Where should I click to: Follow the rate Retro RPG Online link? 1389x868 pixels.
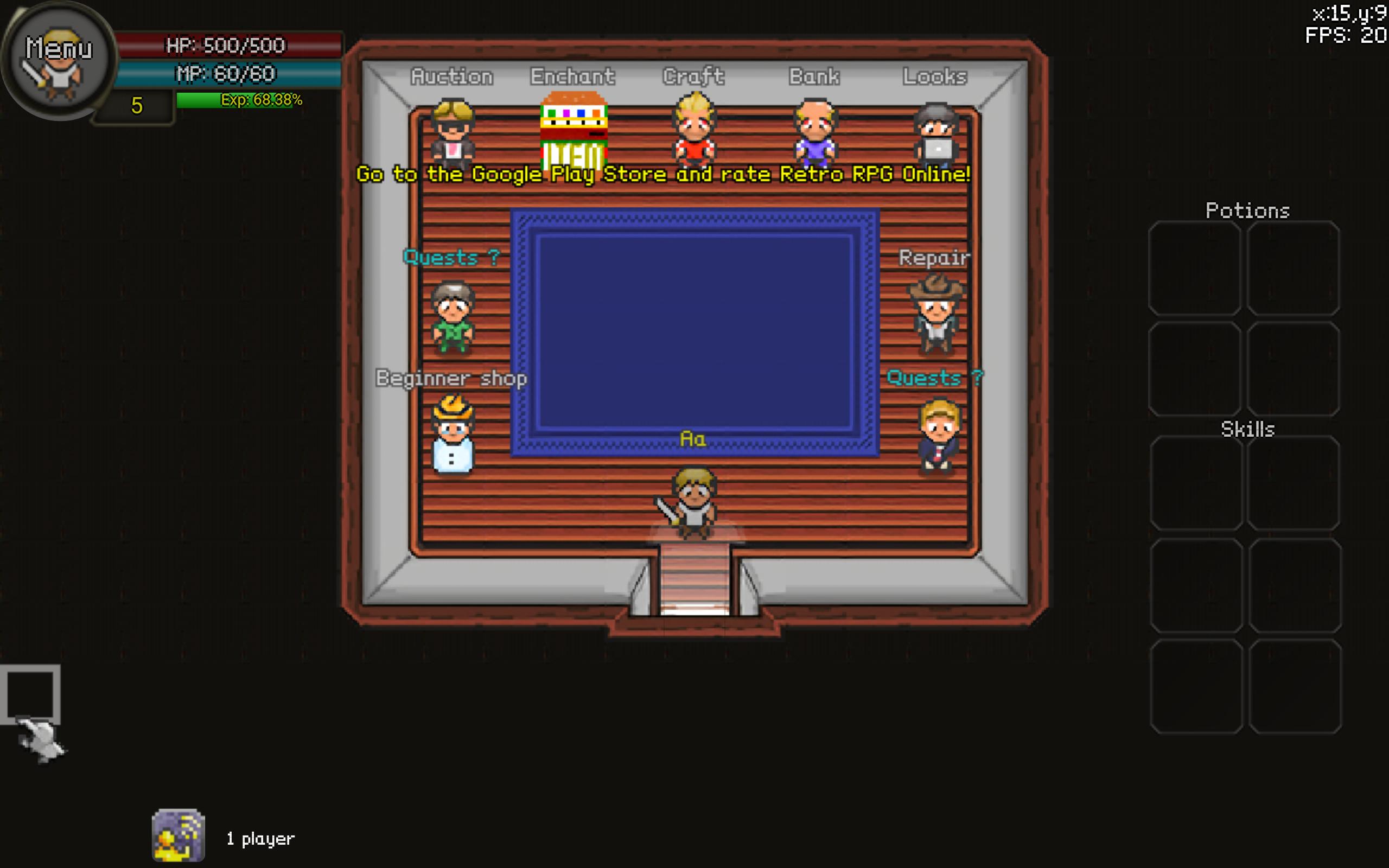pos(663,174)
